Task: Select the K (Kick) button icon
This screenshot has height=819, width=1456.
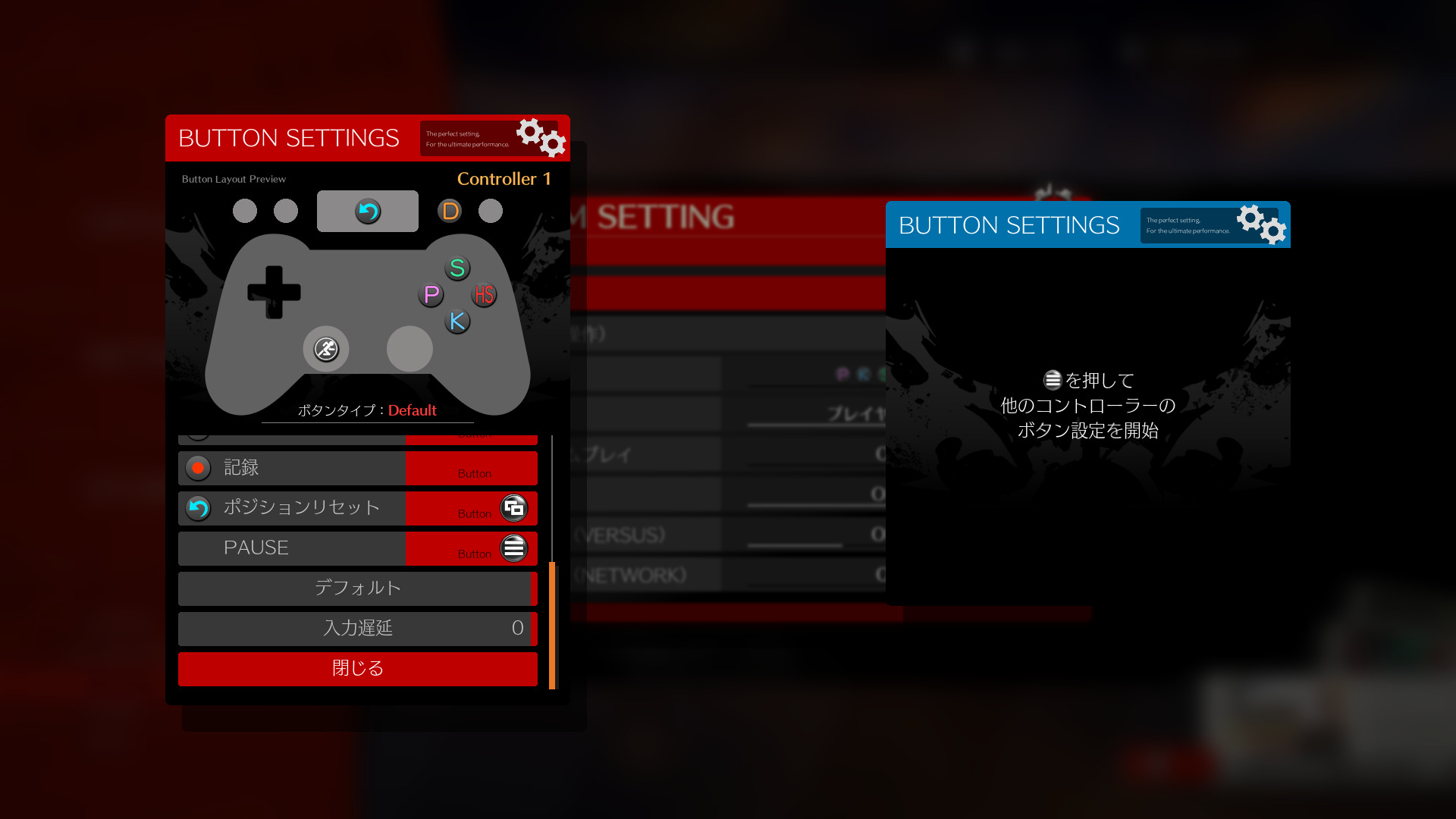Action: tap(457, 322)
